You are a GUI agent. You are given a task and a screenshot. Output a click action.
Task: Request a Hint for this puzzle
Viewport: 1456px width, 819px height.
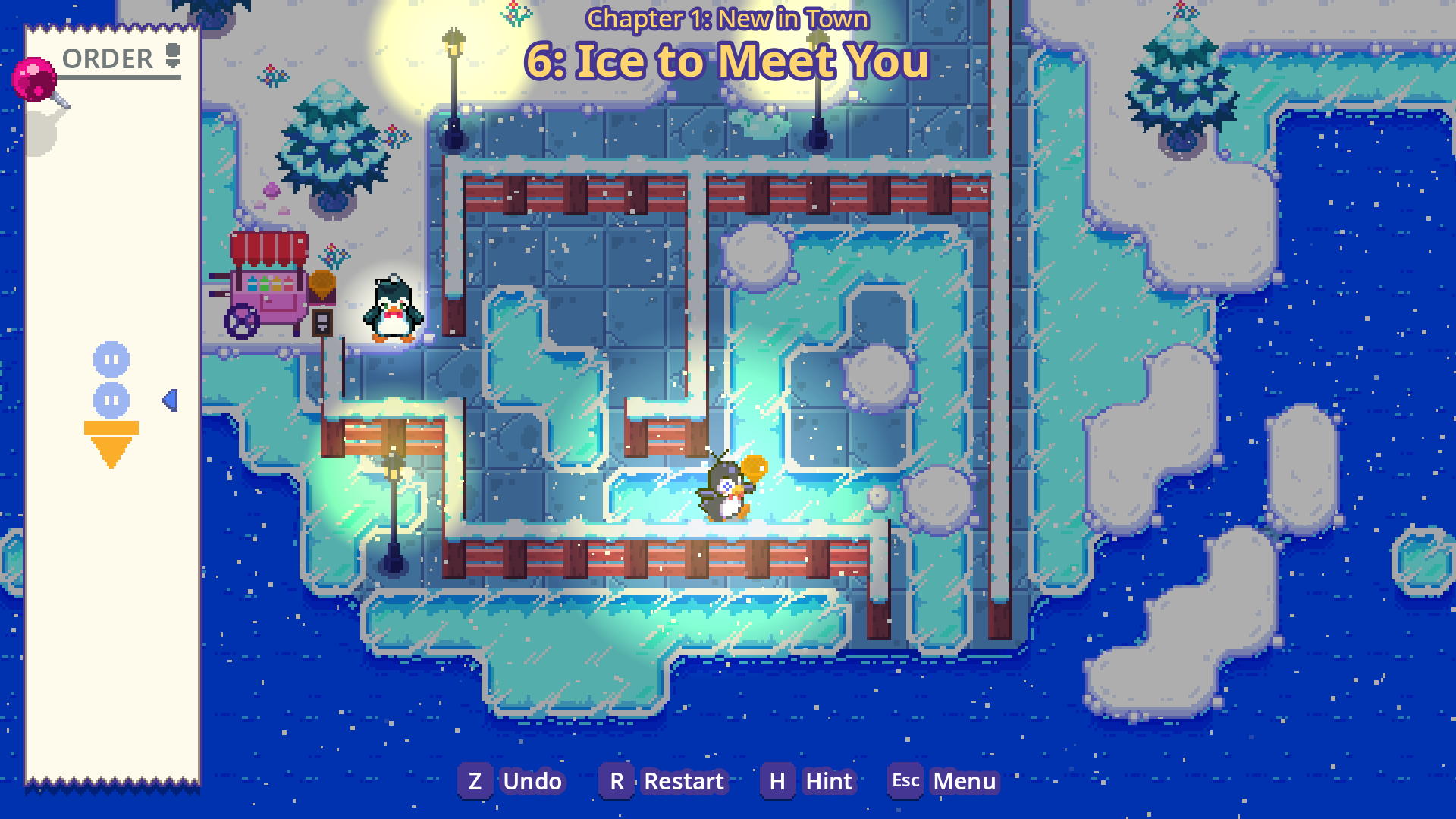810,781
